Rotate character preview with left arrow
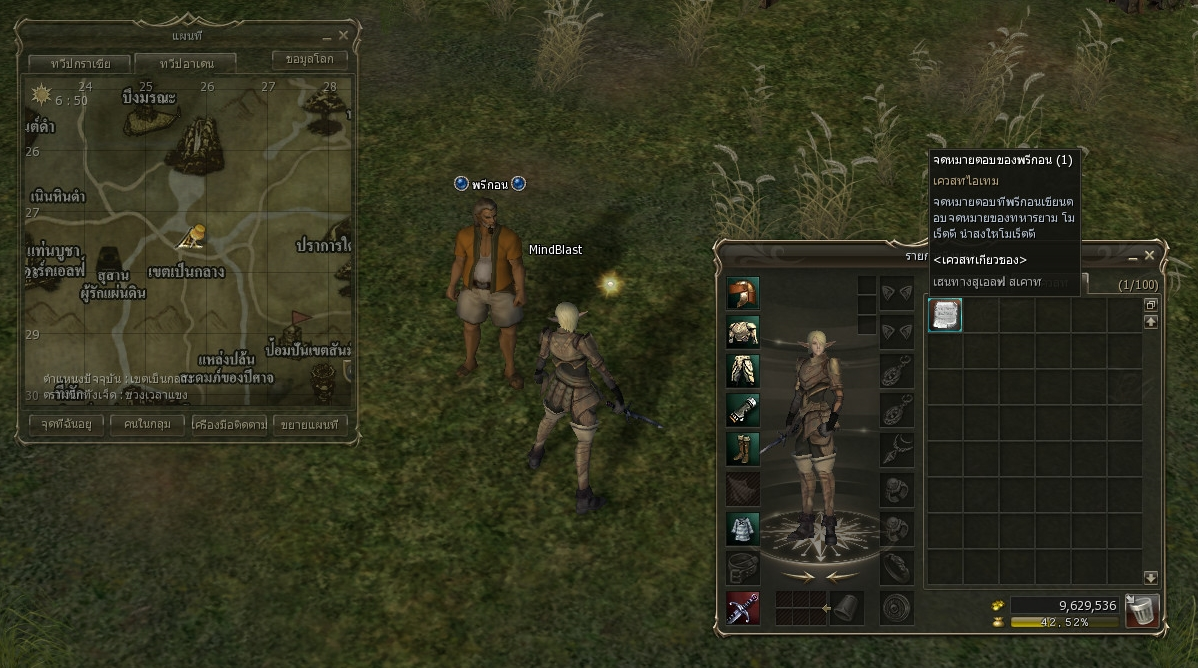The height and width of the screenshot is (668, 1198). click(x=798, y=576)
